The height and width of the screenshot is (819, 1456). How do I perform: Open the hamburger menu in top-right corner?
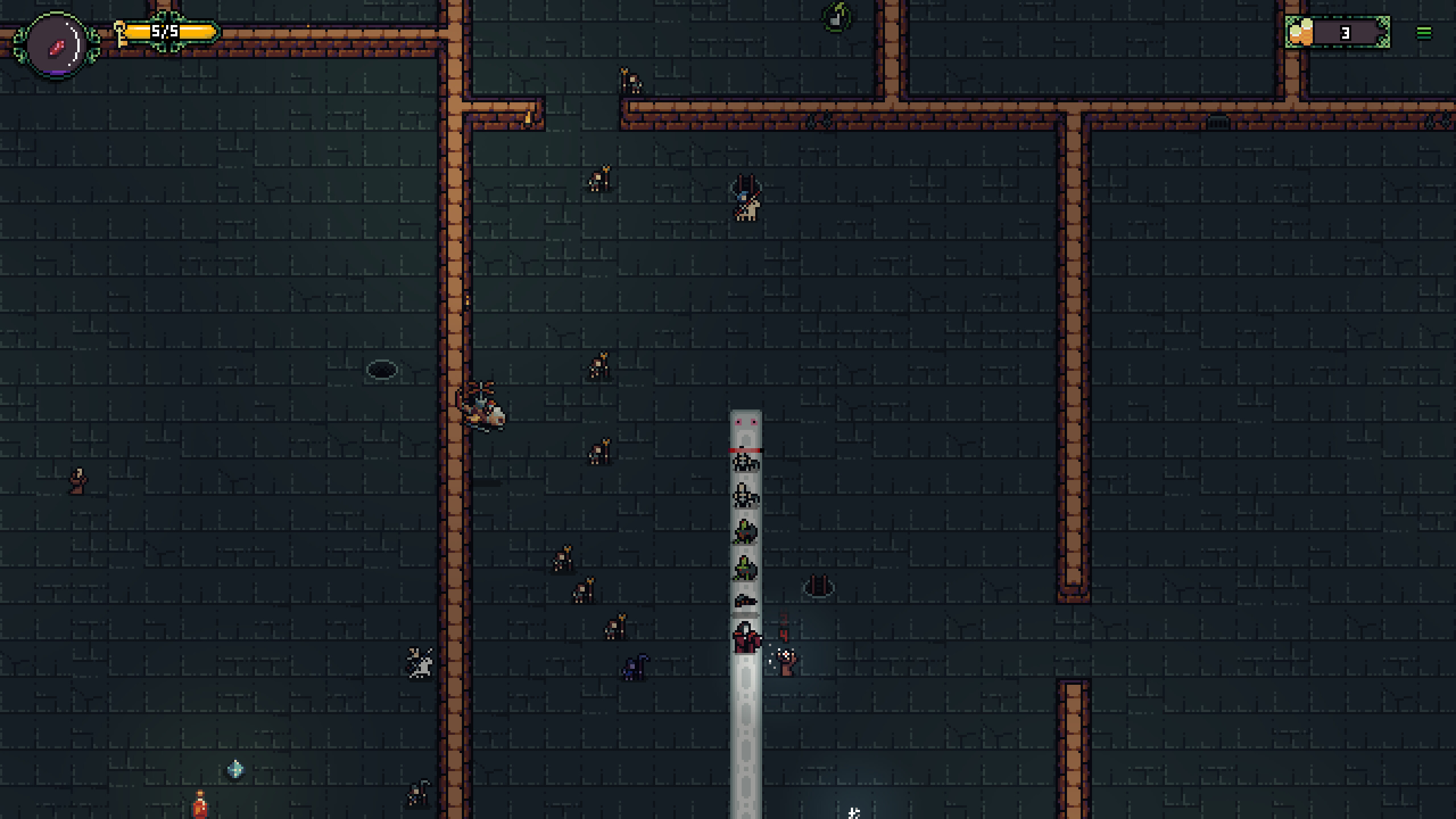coord(1424,32)
